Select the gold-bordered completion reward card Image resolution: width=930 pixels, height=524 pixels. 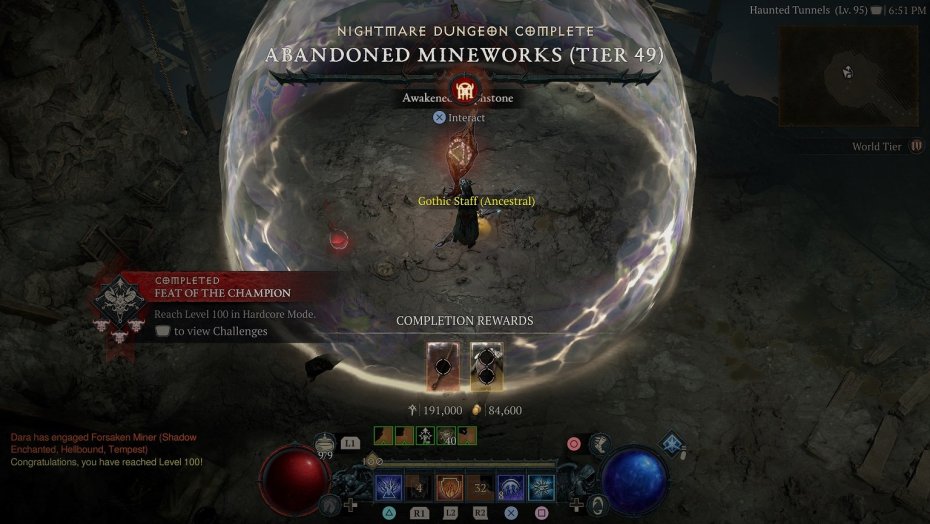point(487,367)
